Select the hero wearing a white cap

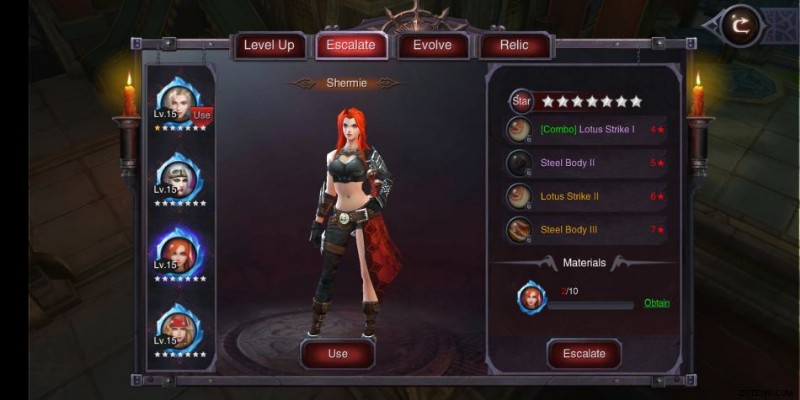[180, 176]
